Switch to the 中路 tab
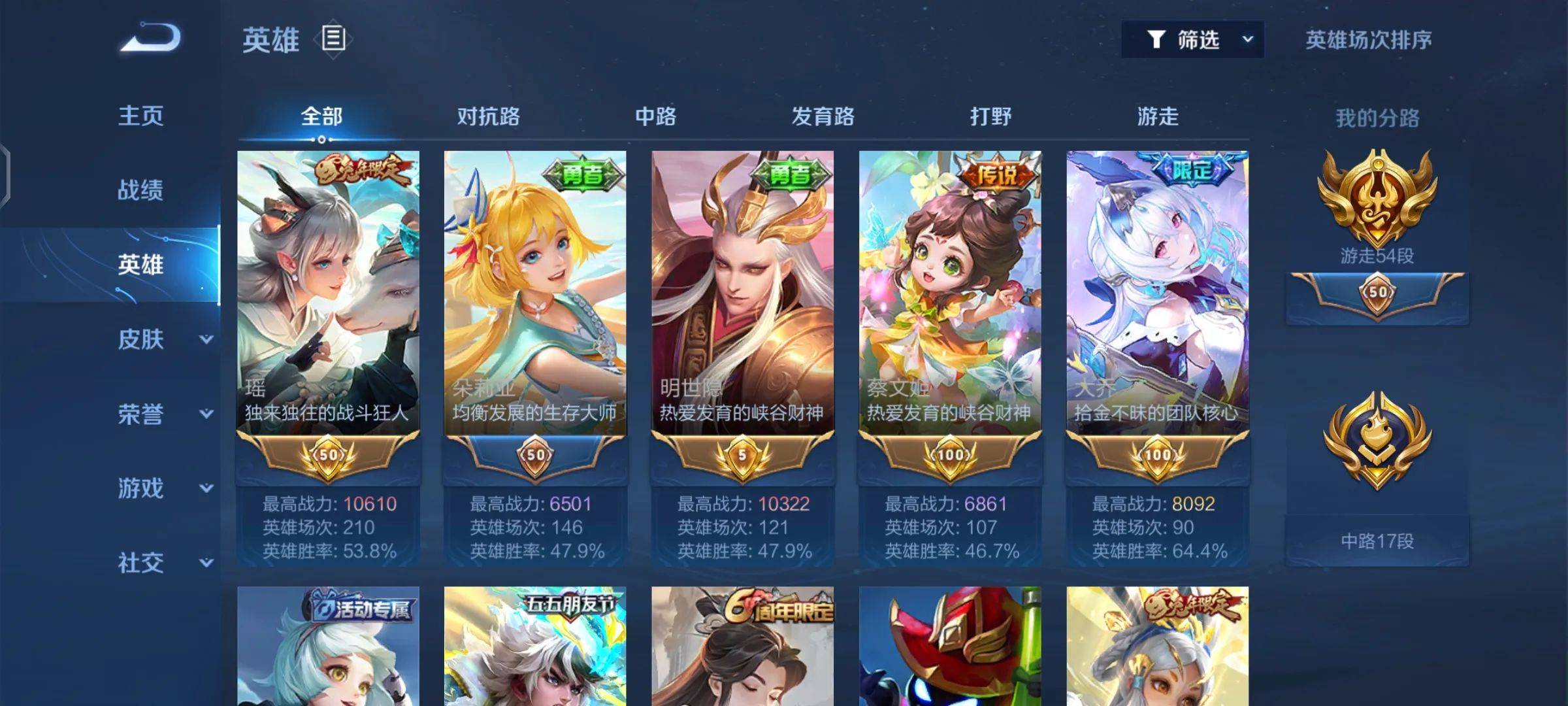 coord(655,117)
